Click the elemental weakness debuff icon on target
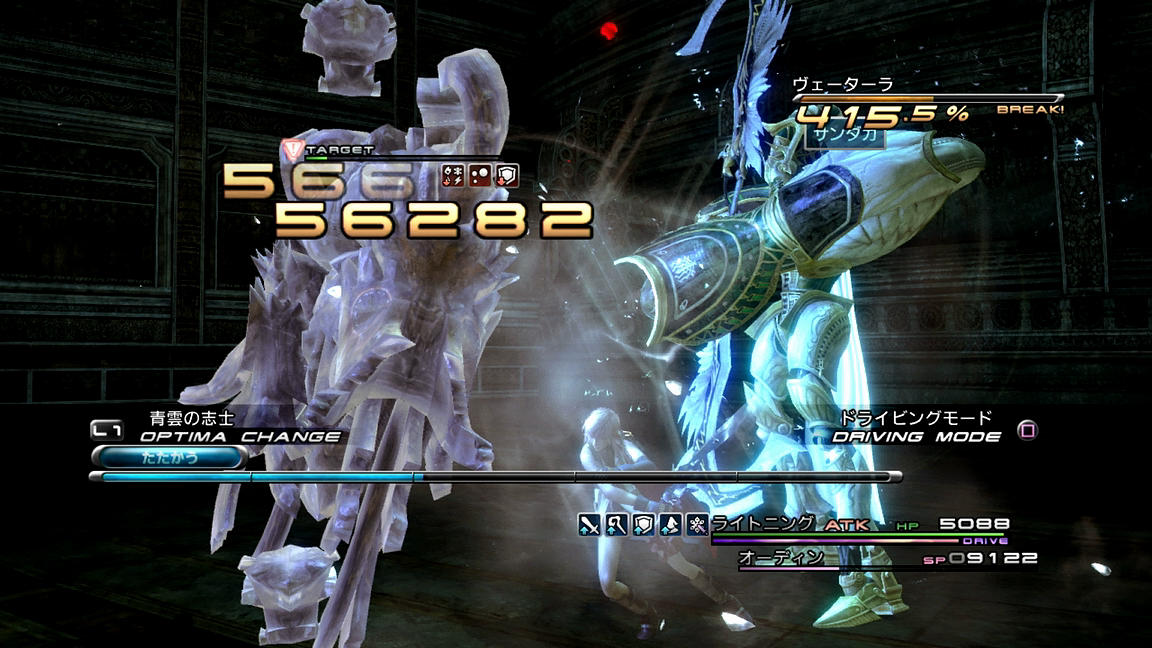 (453, 176)
